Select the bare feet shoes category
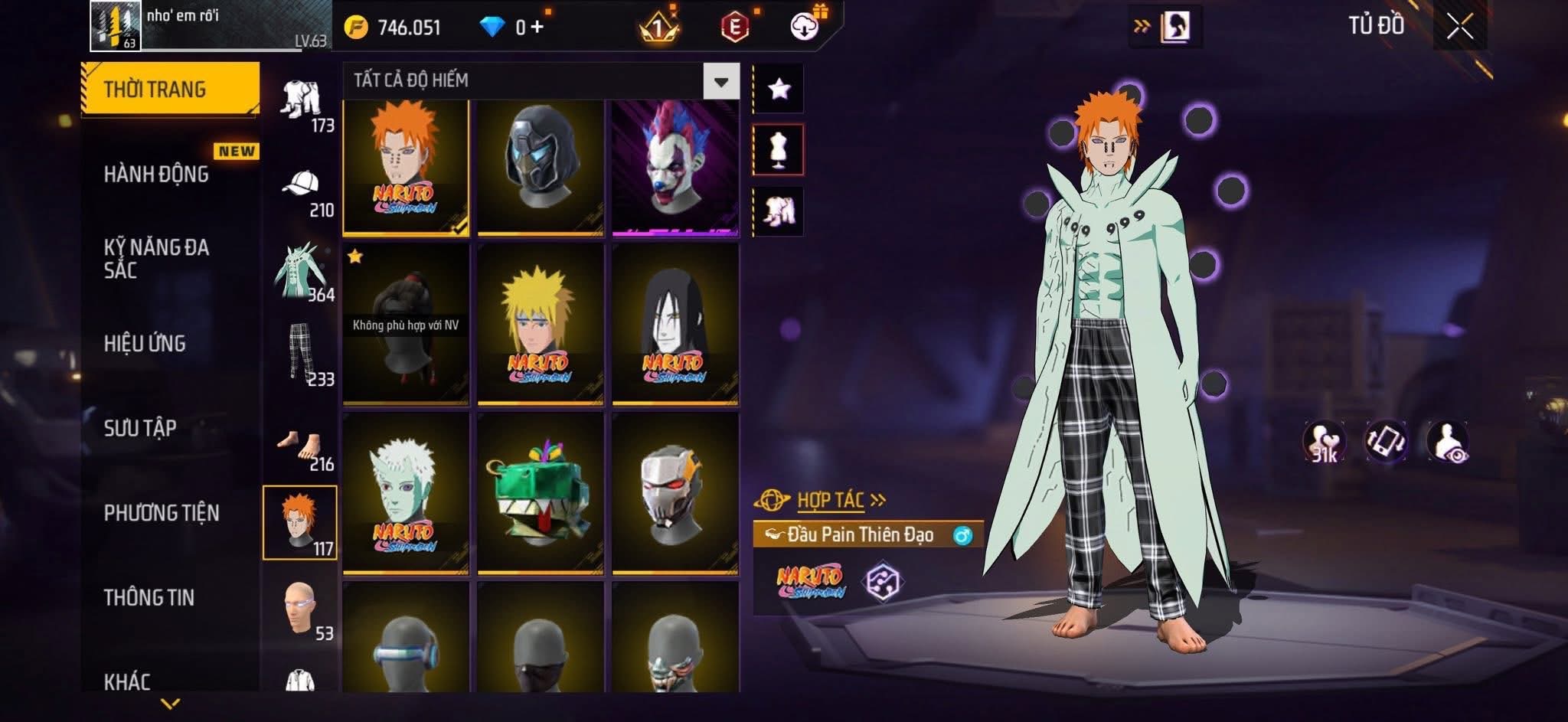Screen dimensions: 1568x722 click(301, 448)
